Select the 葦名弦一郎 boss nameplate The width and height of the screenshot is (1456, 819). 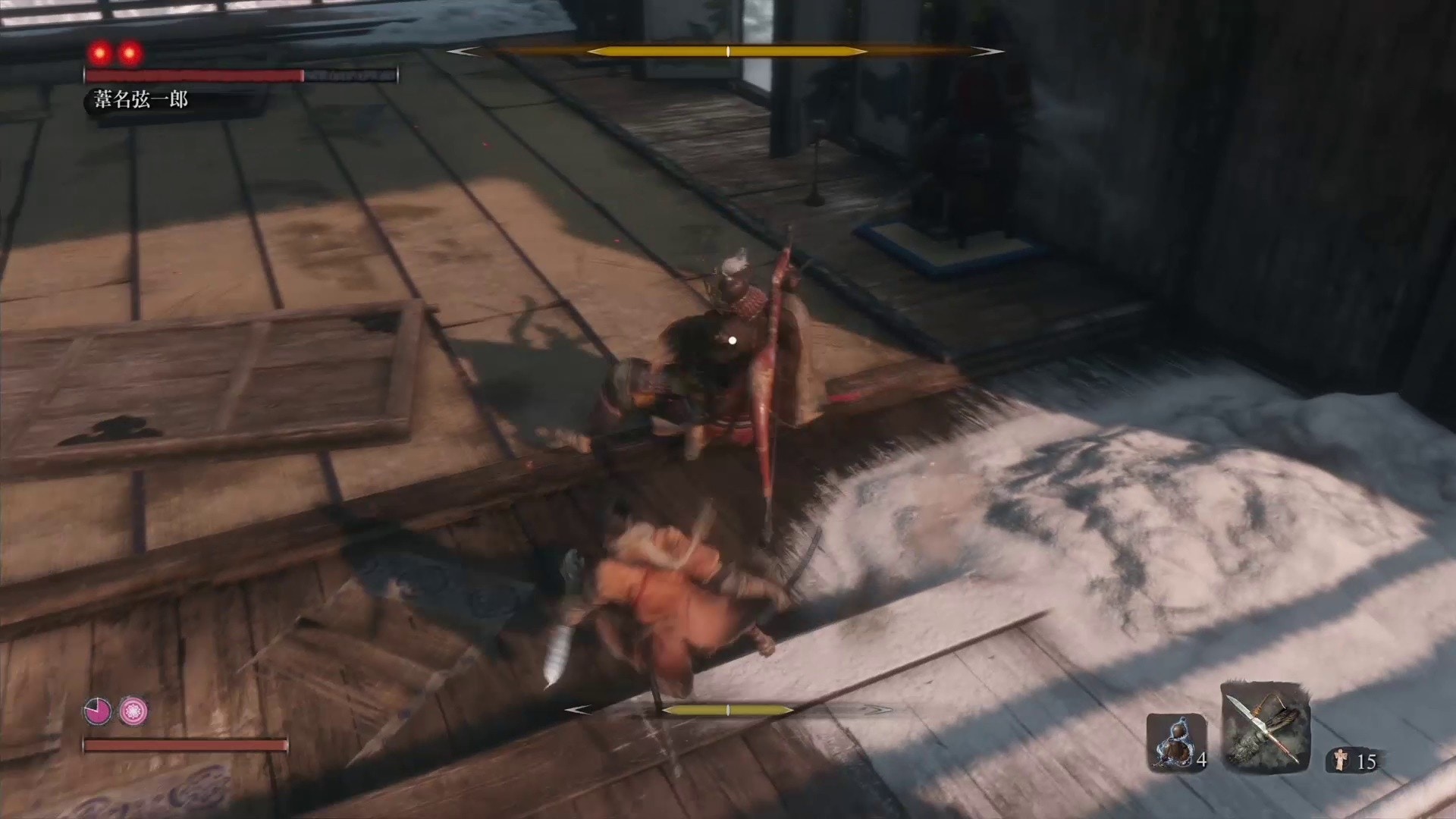141,97
